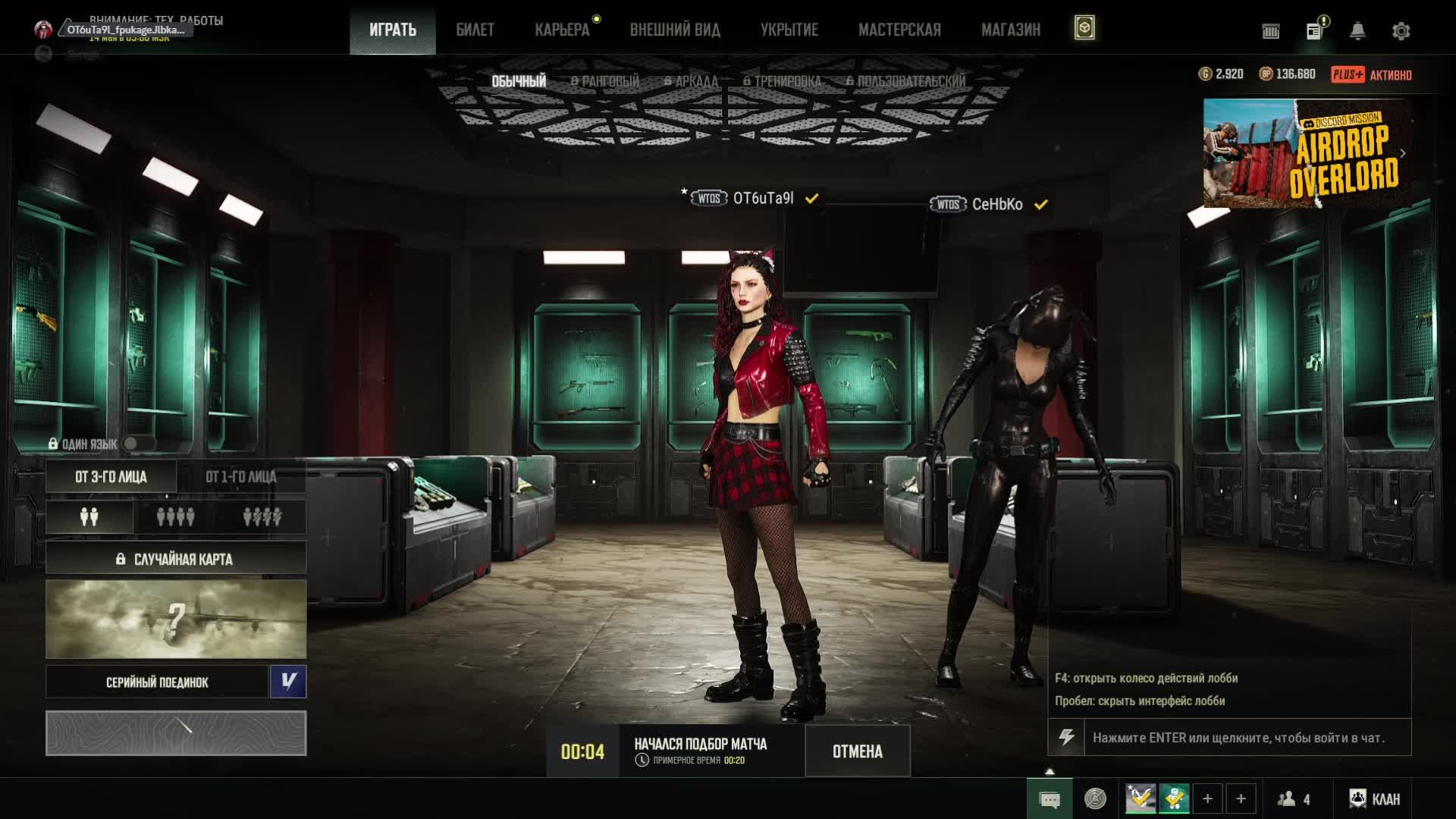
Task: Open the БИЛЕТ tab
Action: [475, 30]
